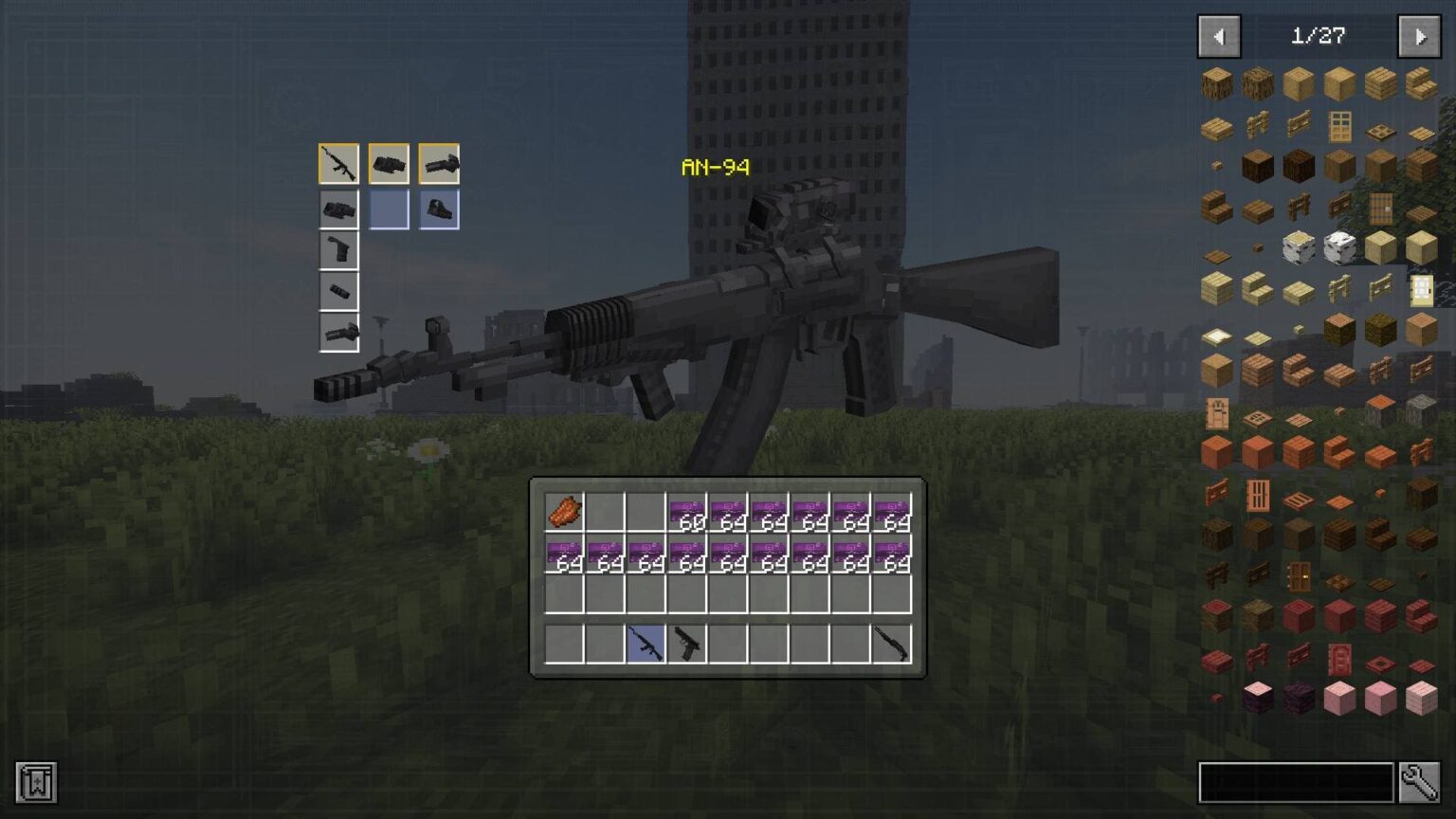Click the laser sight attachment at column bottom
Viewport: 1456px width, 819px height.
coord(339,332)
